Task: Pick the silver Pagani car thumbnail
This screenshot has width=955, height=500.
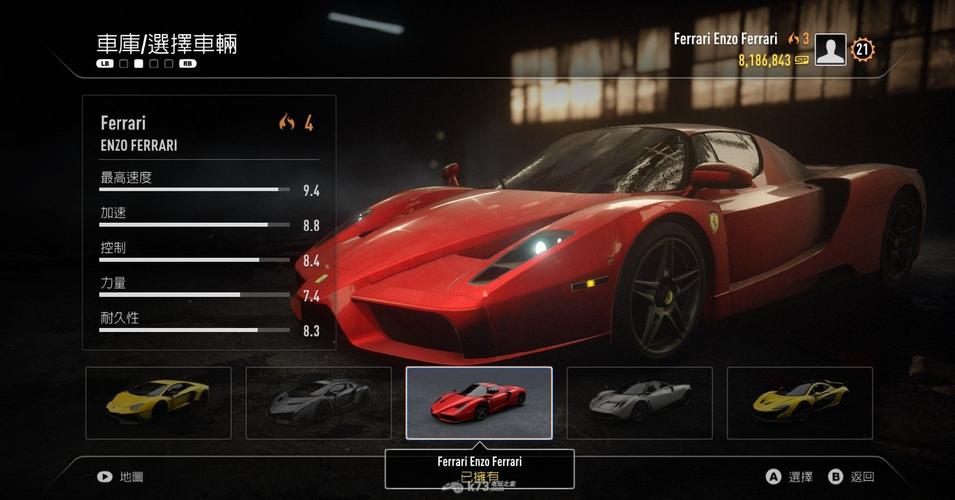Action: coord(639,403)
